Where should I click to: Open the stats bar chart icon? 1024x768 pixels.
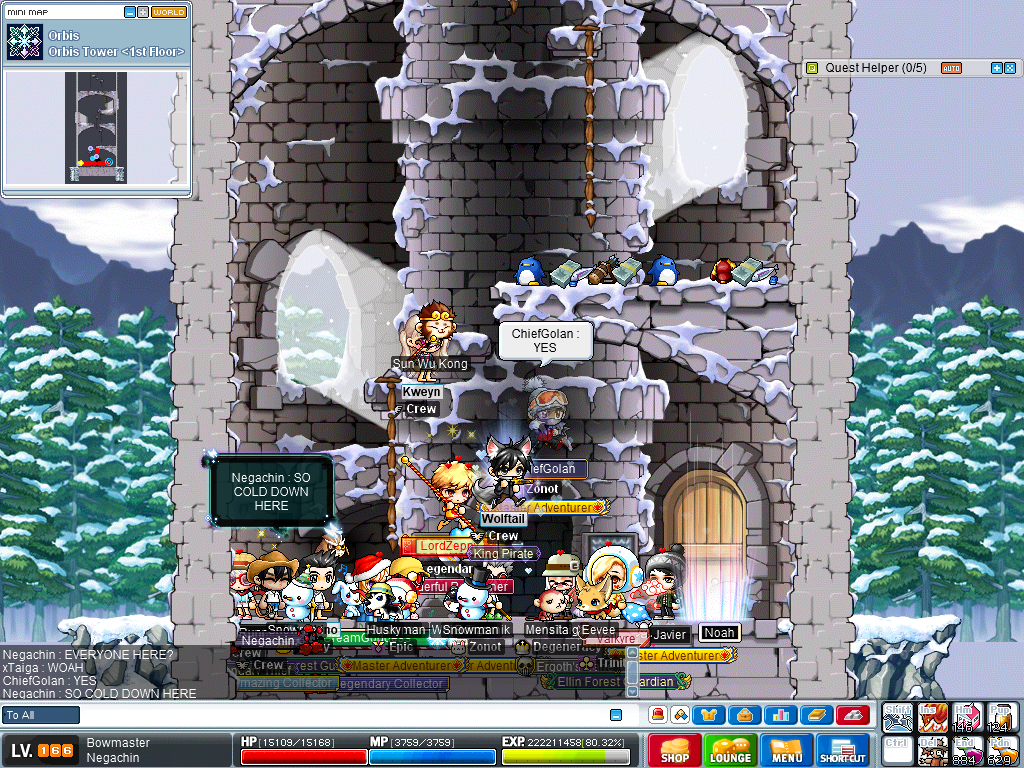[779, 715]
